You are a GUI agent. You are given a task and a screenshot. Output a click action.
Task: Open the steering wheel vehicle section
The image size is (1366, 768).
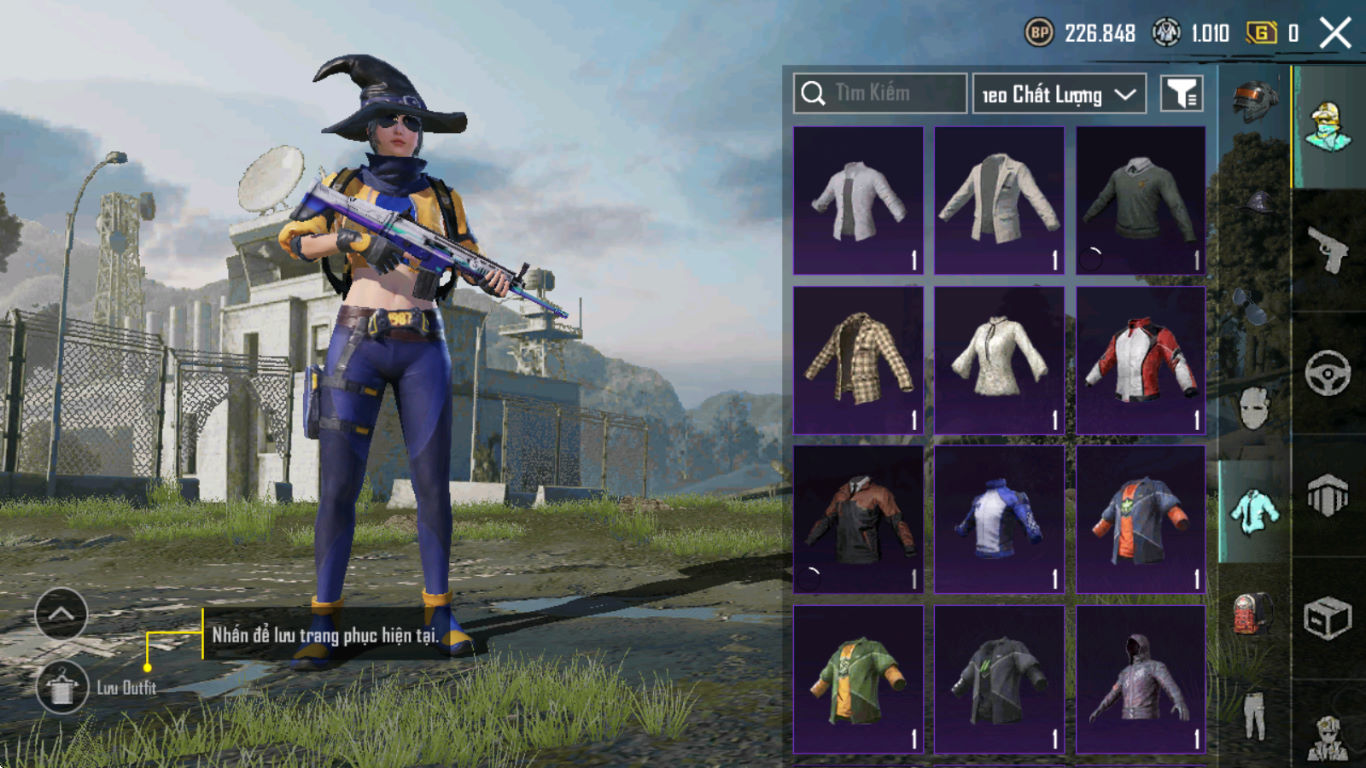tap(1329, 373)
